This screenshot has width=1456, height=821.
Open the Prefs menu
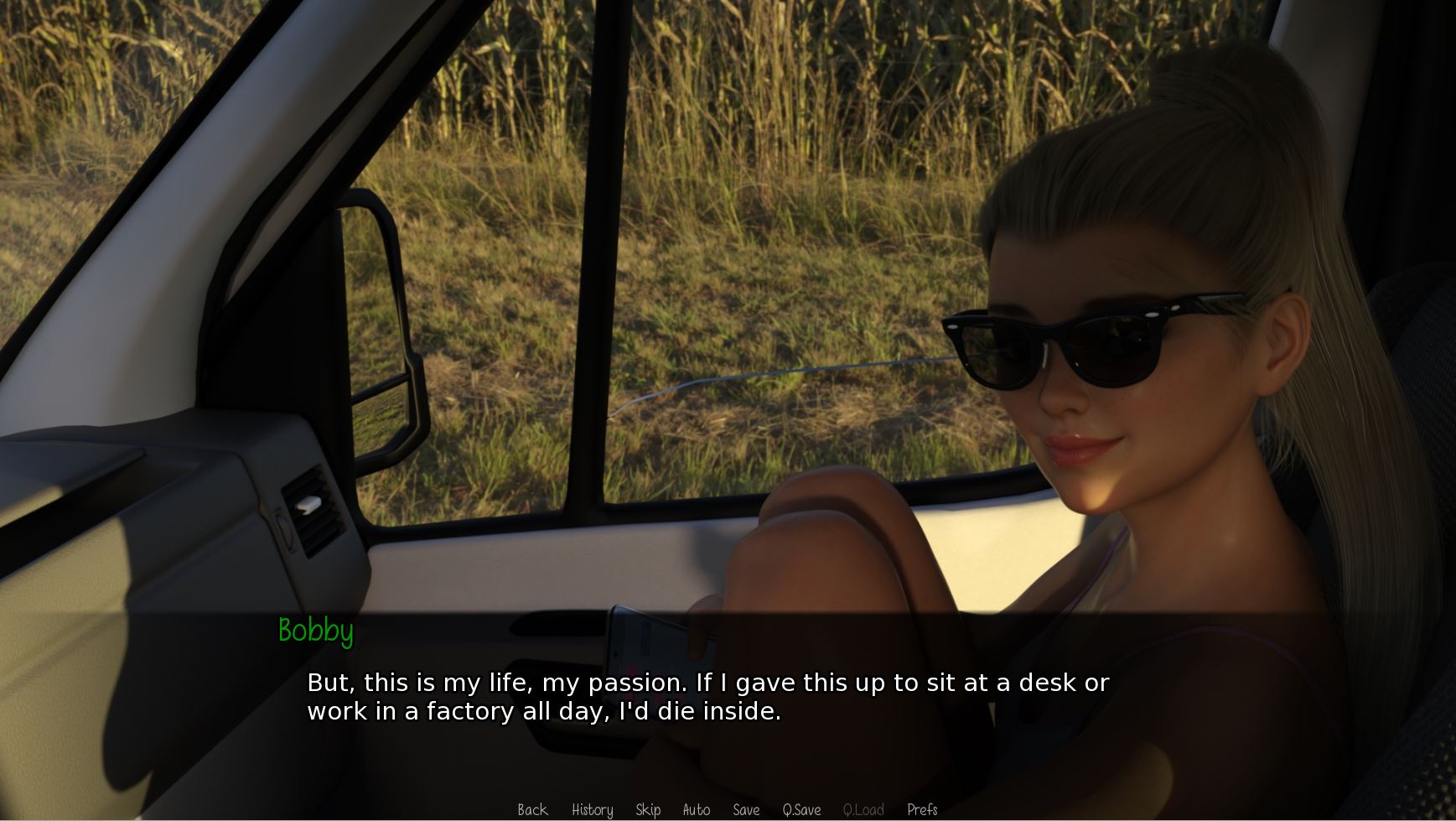tap(922, 809)
